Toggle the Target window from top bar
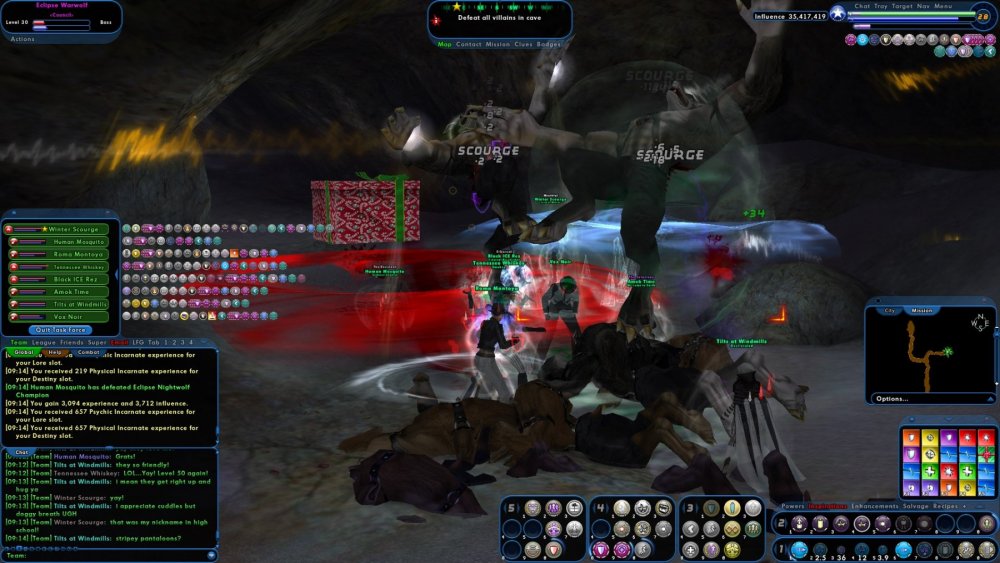 pos(901,6)
